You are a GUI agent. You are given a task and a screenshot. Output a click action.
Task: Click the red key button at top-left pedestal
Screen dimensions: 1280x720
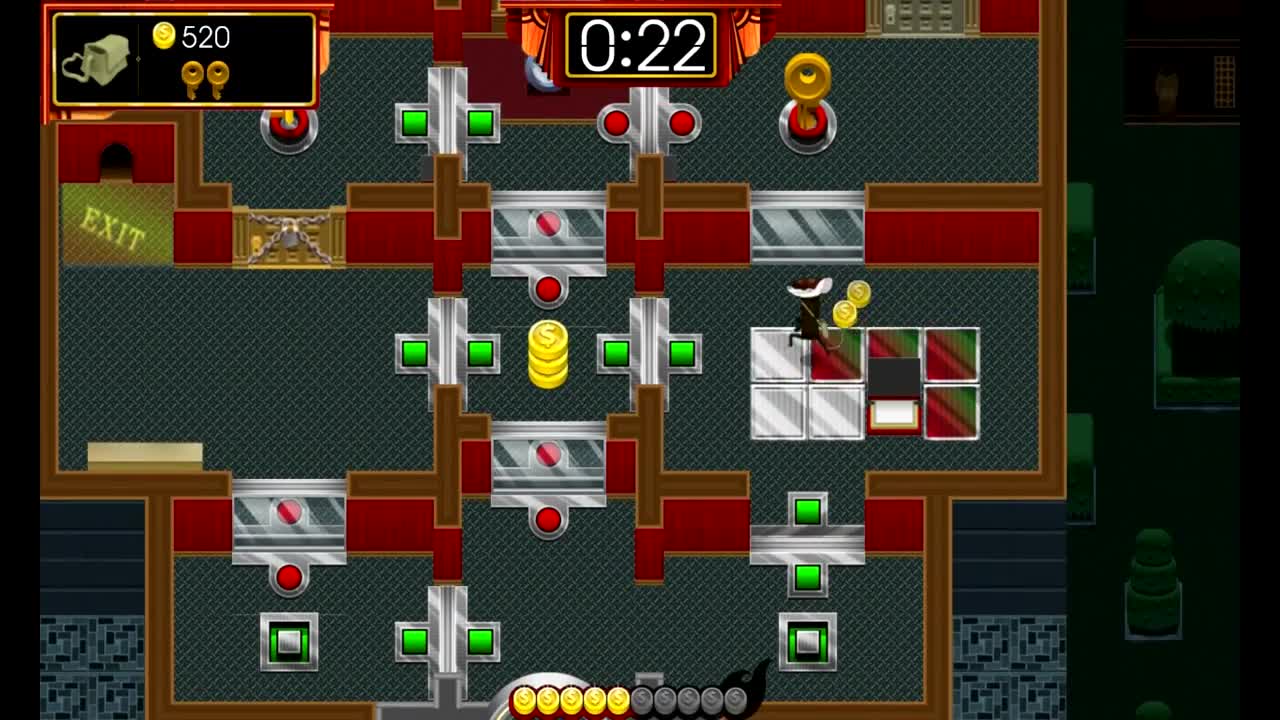288,128
